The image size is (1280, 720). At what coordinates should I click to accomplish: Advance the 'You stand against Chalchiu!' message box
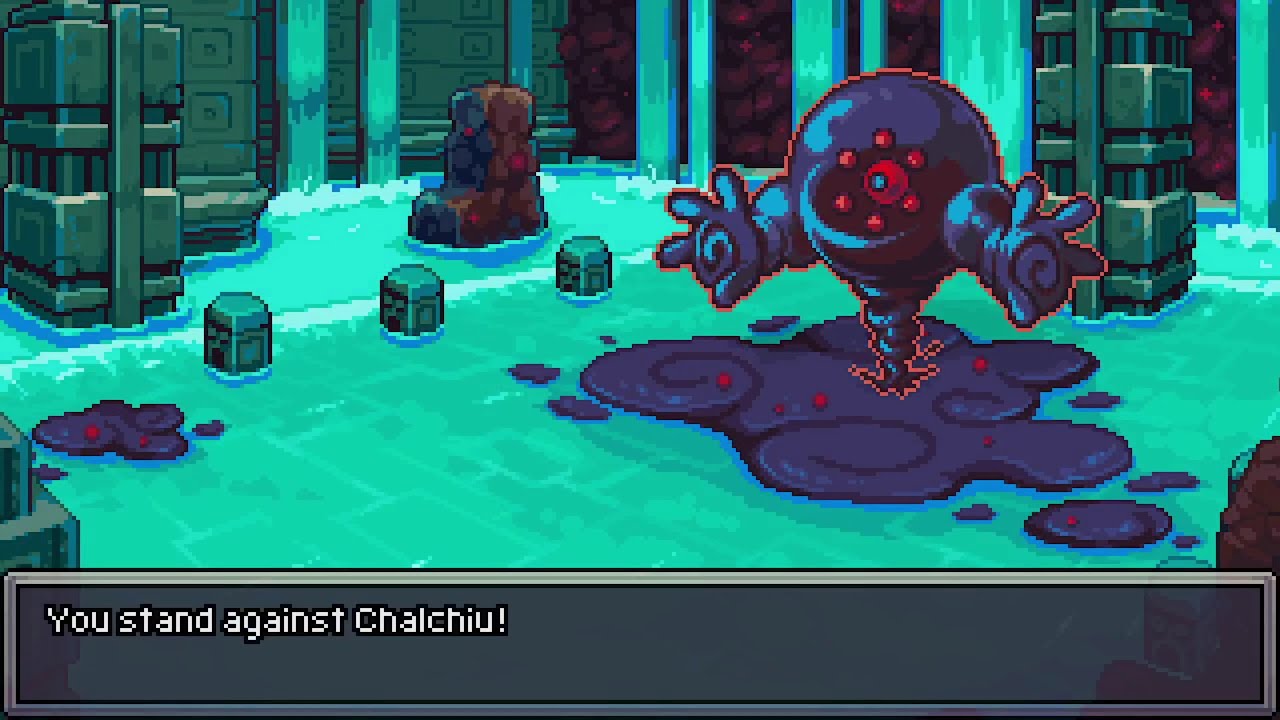[640, 640]
